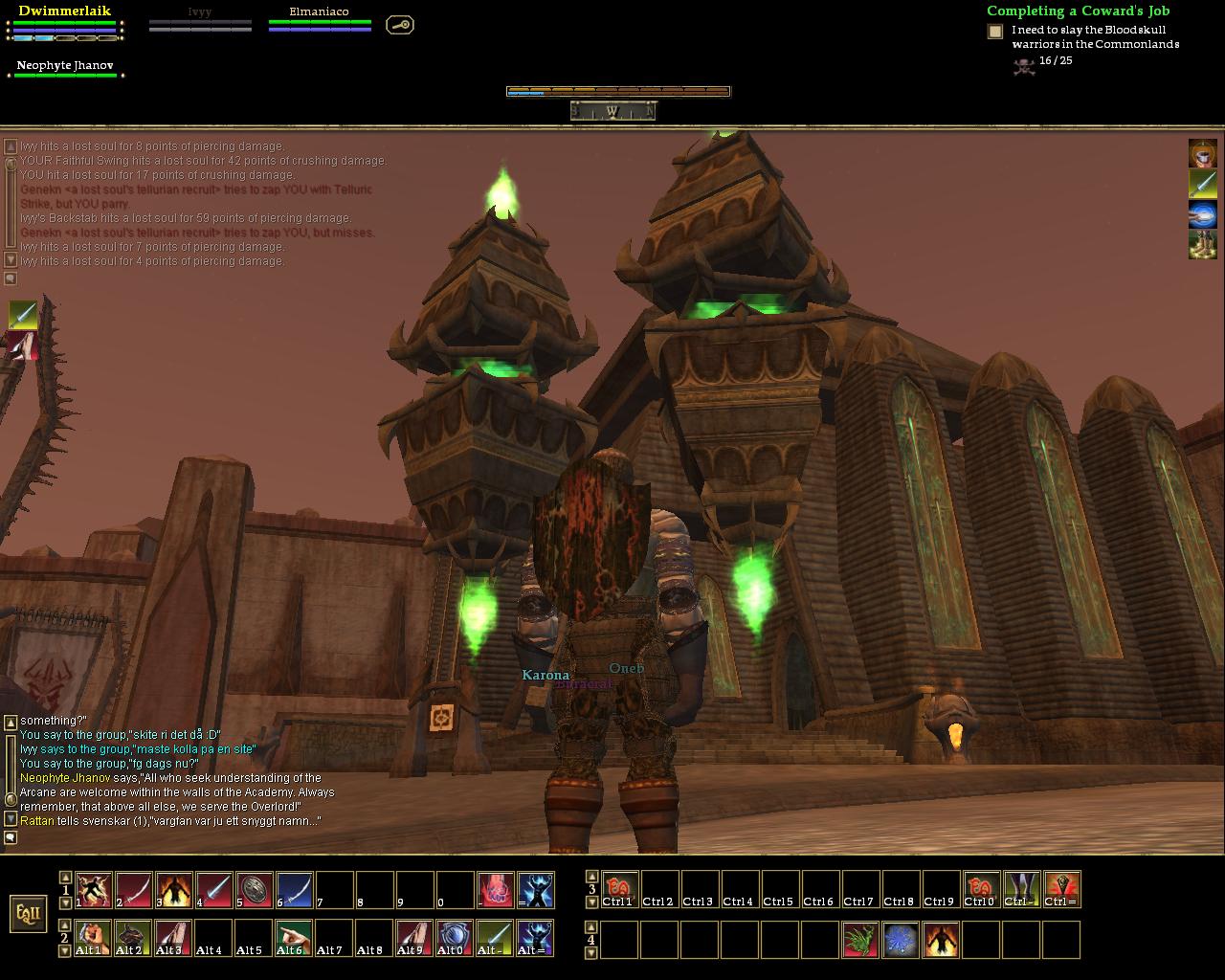Viewport: 1225px width, 980px height.
Task: Click the helmet buff icon
Action: (1202, 153)
